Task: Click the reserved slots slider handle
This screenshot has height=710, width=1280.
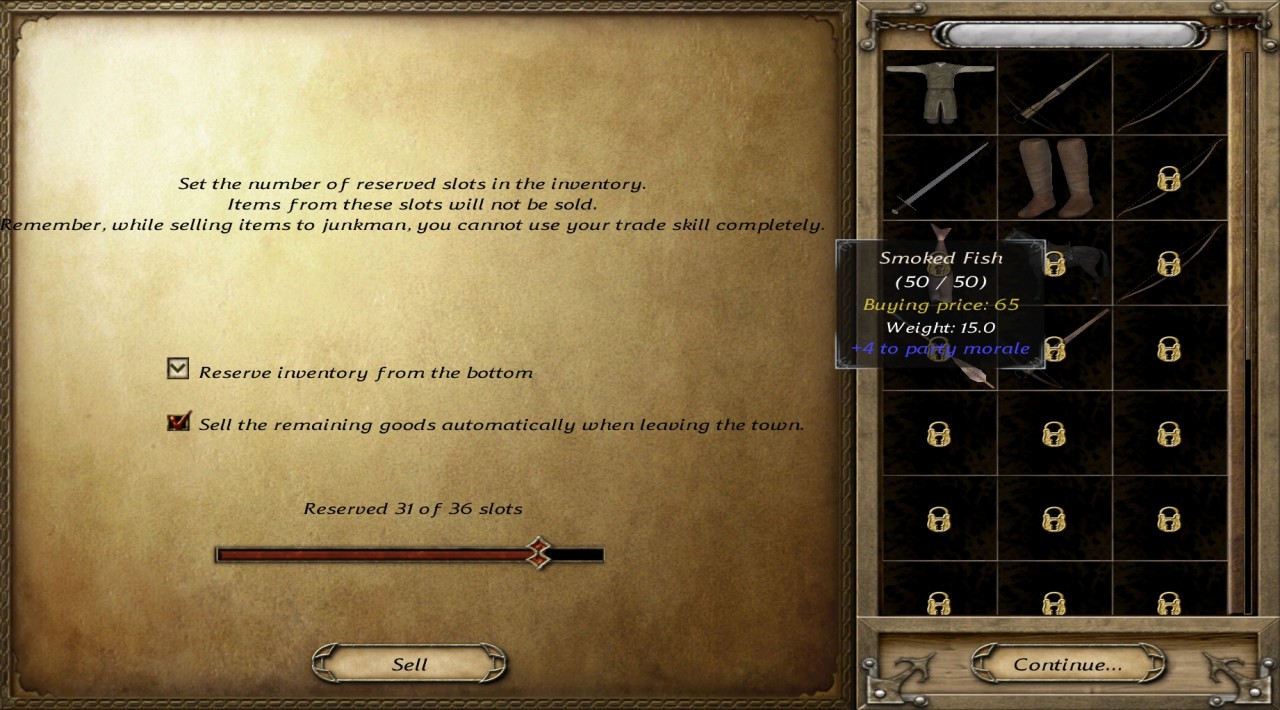Action: 539,553
